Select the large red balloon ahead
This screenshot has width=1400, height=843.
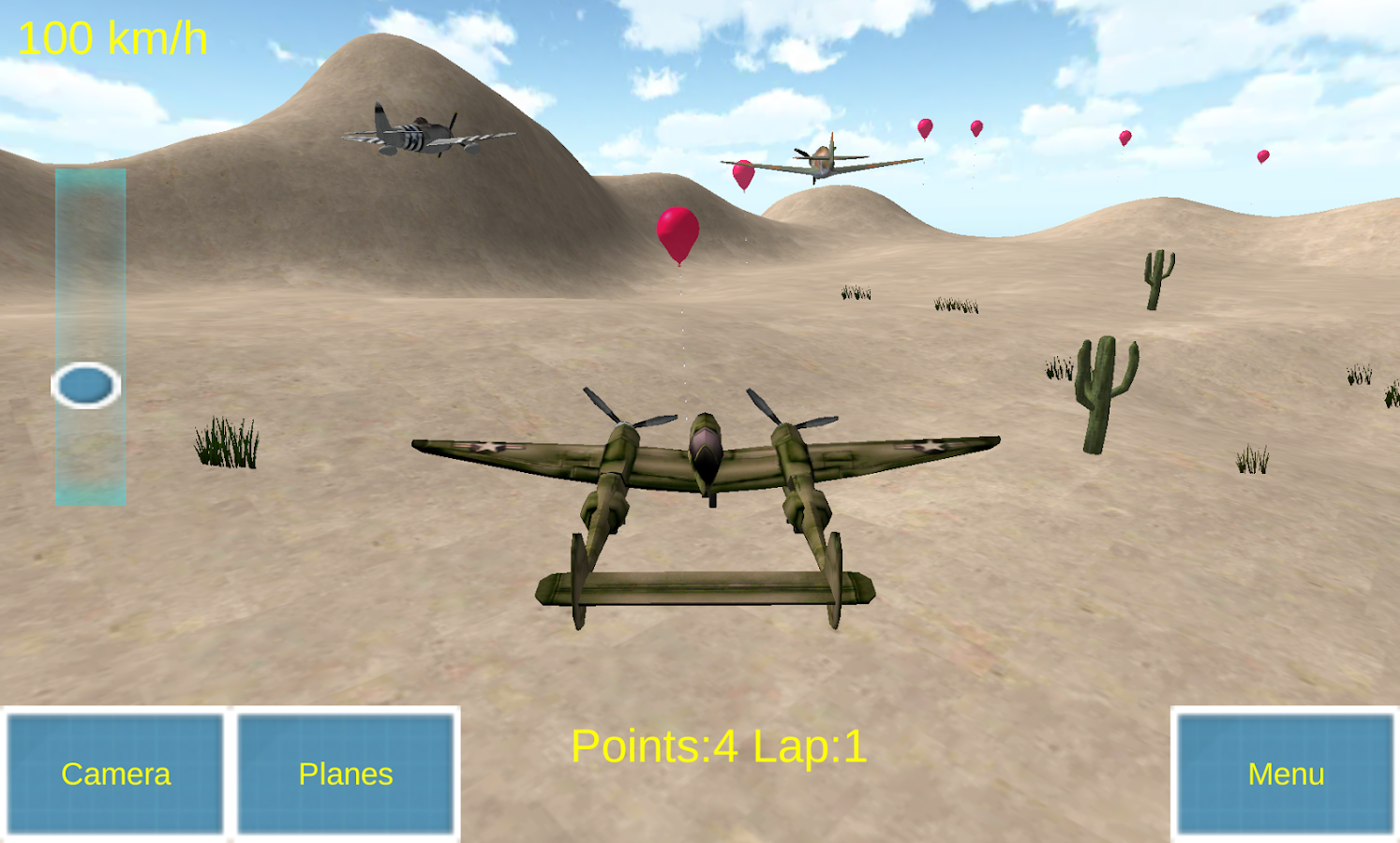[x=678, y=233]
